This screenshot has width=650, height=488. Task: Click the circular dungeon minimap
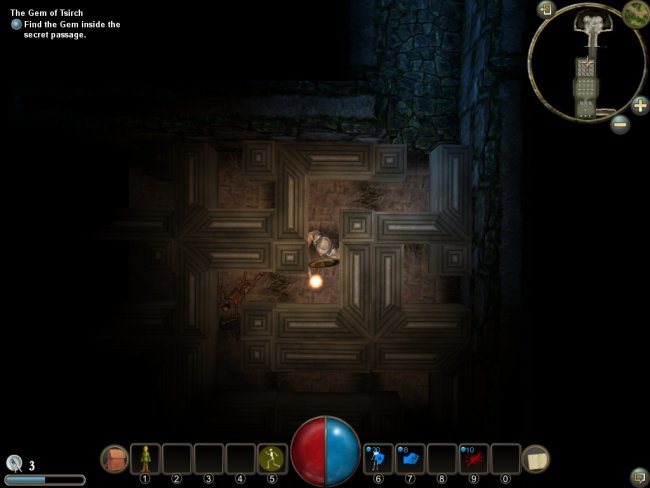[586, 62]
